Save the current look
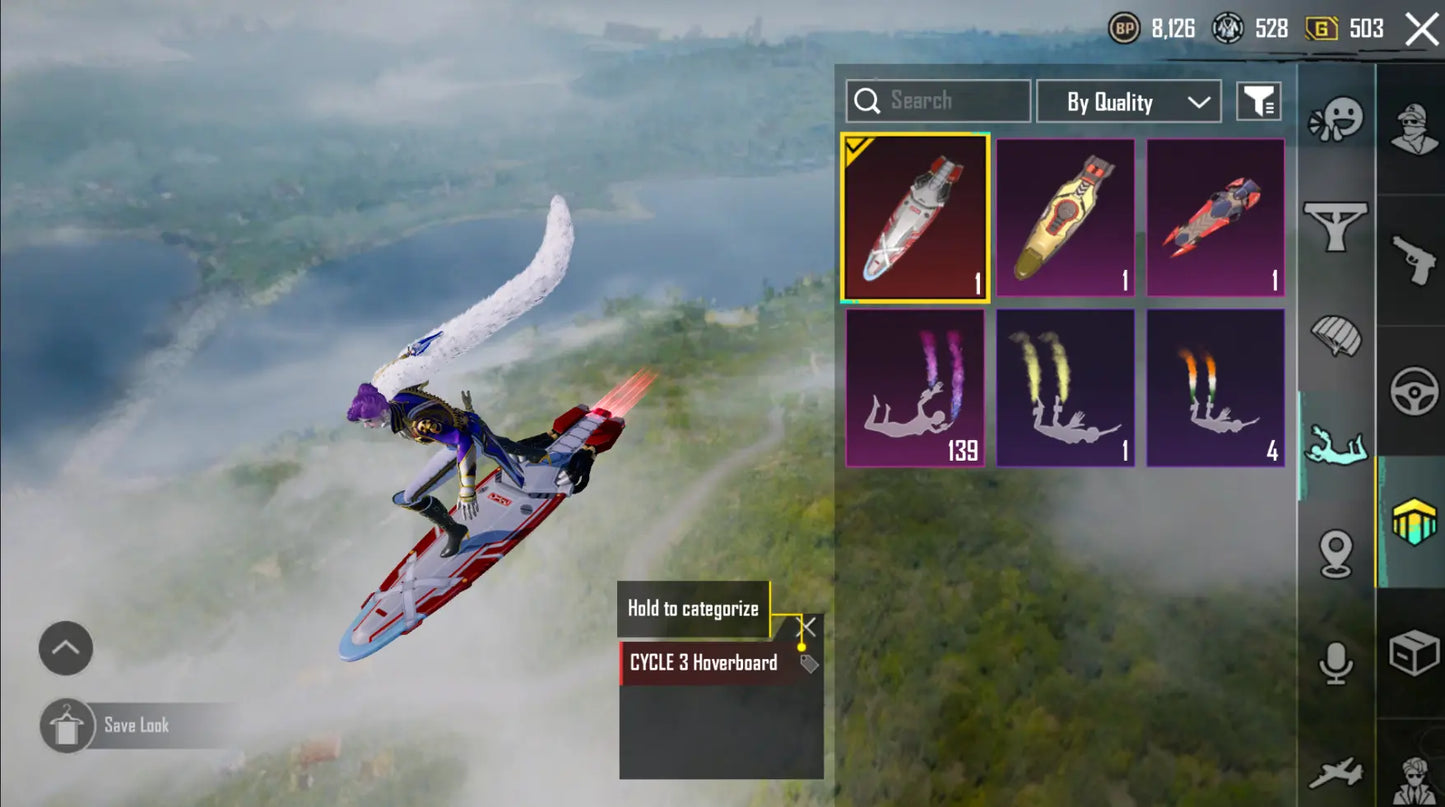The width and height of the screenshot is (1445, 807). [136, 726]
